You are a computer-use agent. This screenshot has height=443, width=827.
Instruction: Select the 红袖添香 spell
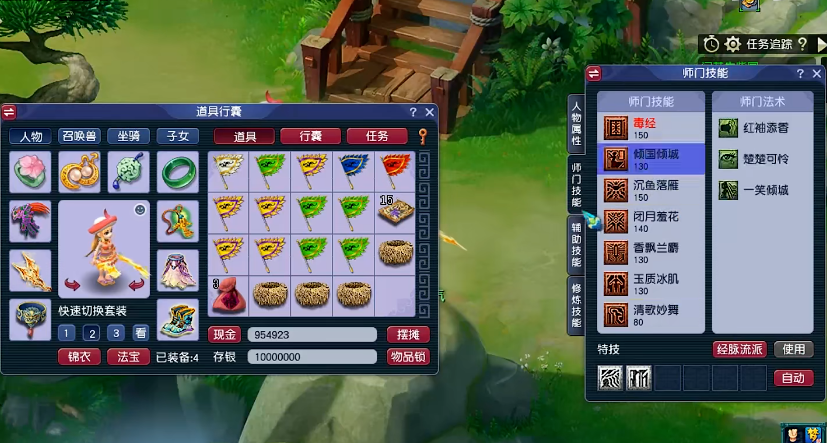point(758,128)
